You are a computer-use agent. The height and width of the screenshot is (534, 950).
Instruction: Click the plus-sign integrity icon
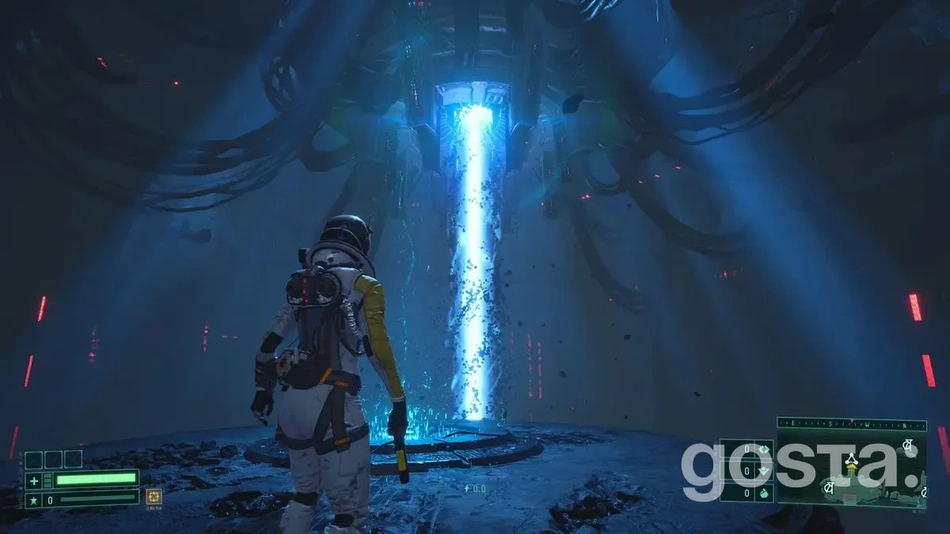tap(33, 479)
